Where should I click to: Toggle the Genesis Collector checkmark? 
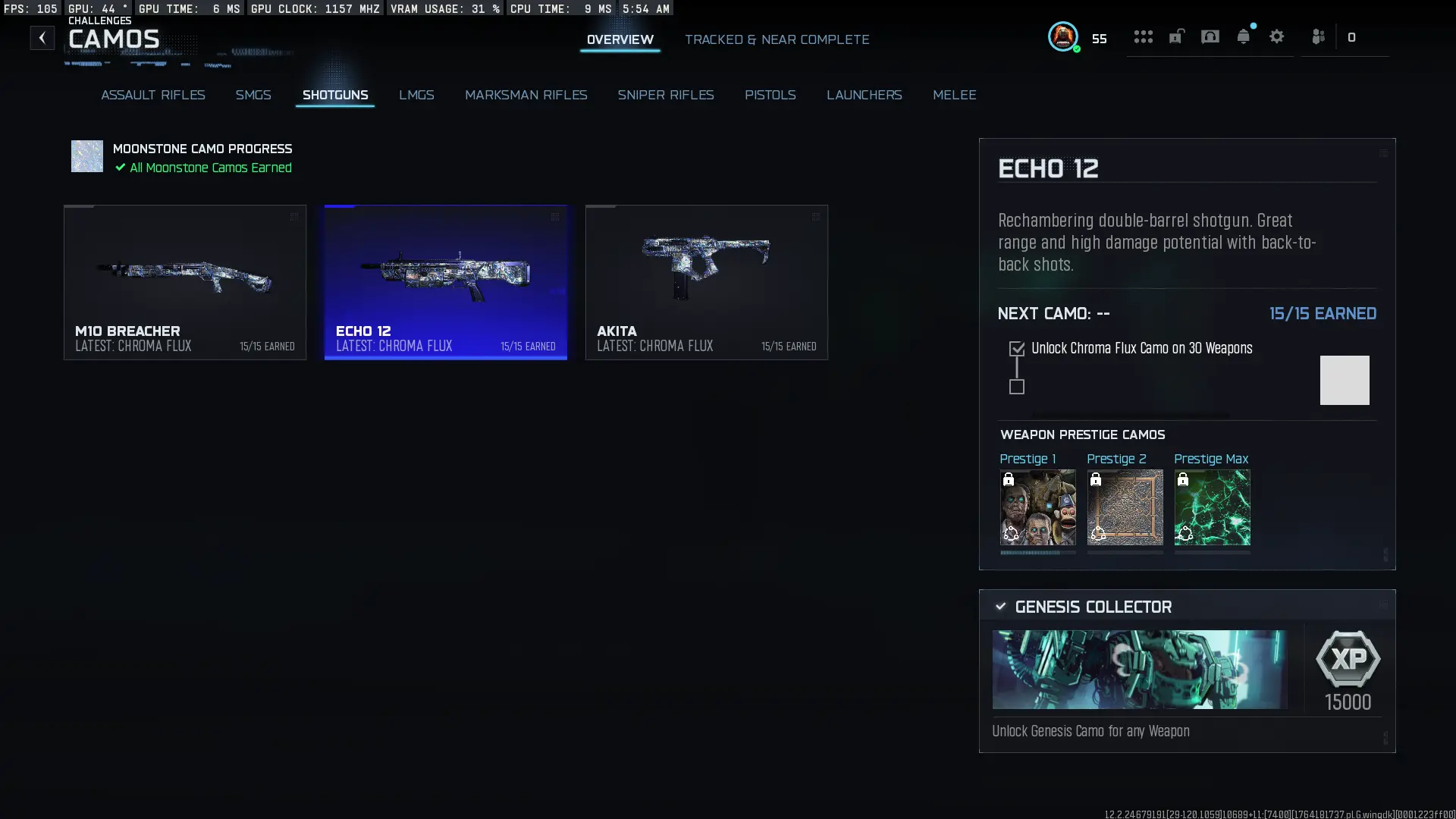(x=999, y=606)
